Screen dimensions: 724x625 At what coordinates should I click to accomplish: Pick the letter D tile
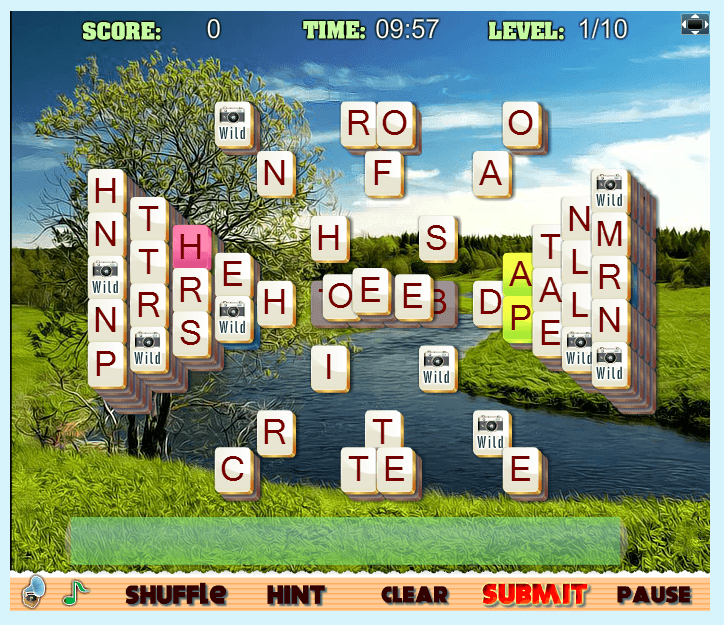(x=490, y=301)
